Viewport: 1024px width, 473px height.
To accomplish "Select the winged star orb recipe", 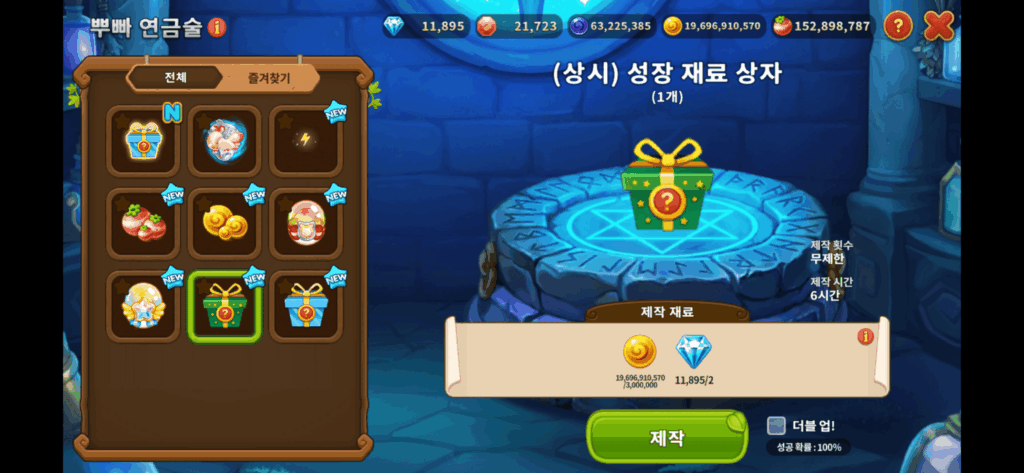I will (x=143, y=306).
